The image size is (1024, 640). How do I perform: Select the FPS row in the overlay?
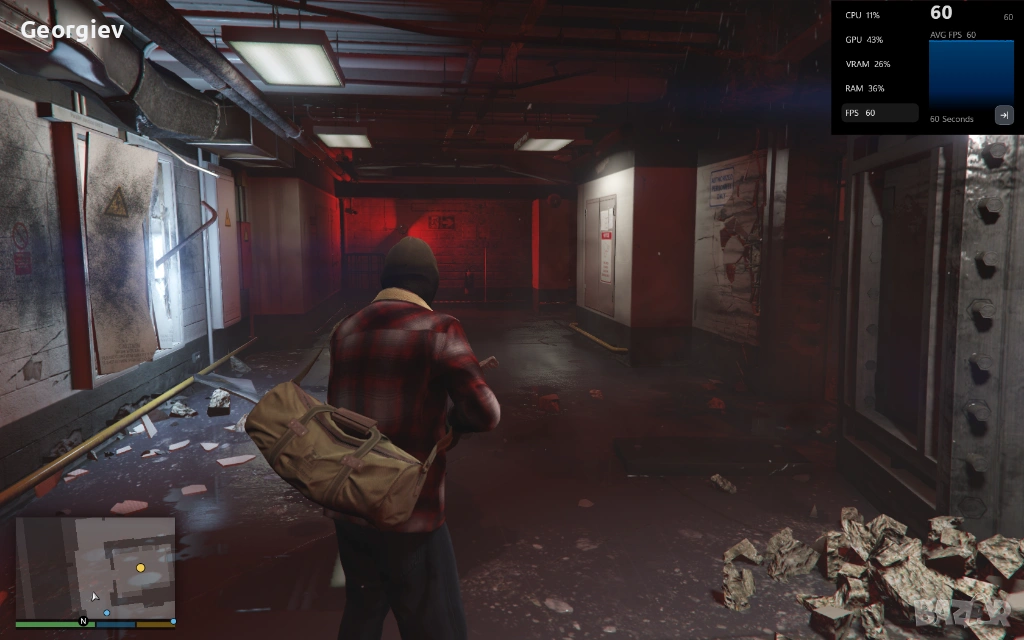(879, 113)
